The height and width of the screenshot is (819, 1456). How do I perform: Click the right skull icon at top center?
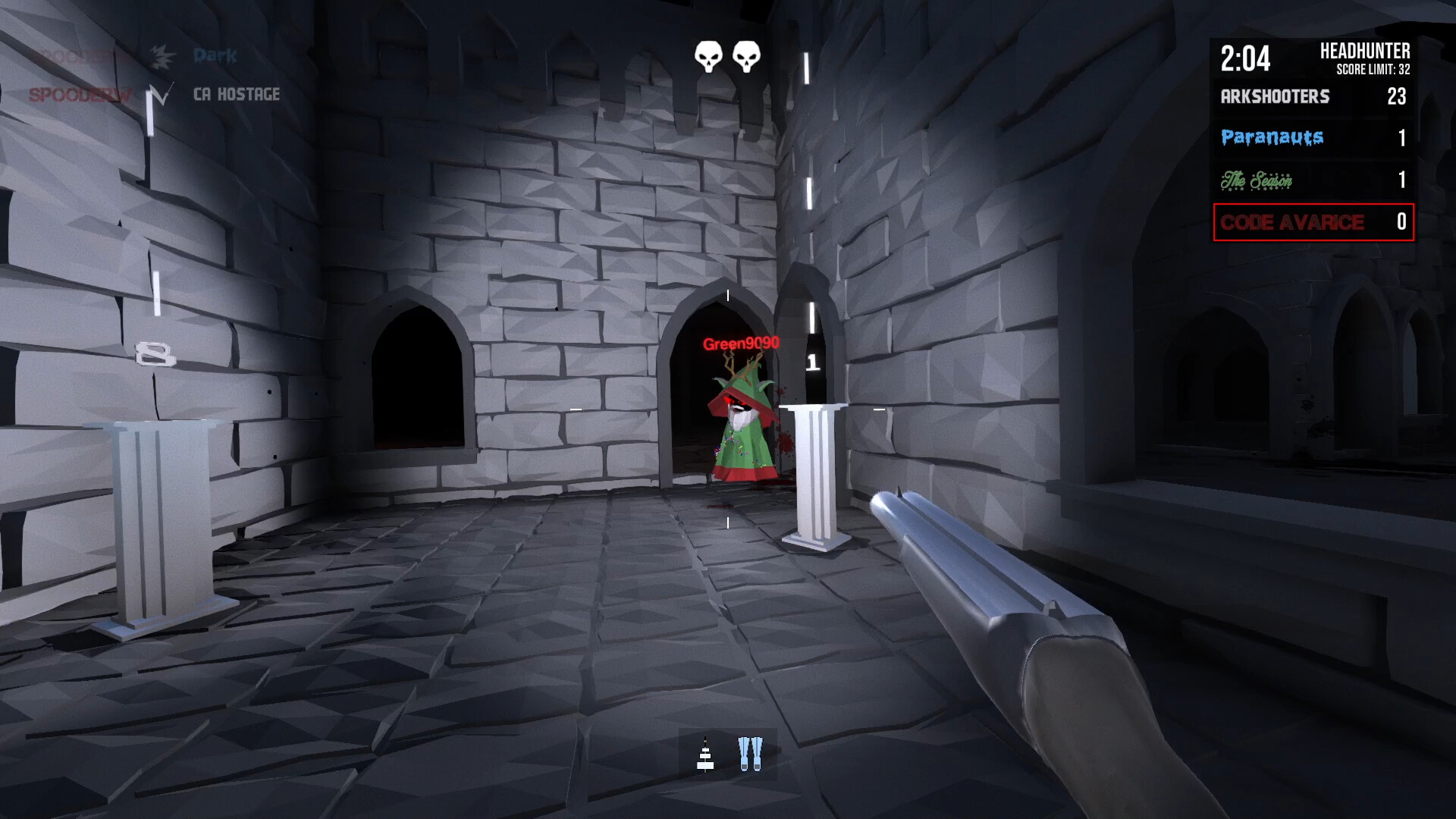point(748,55)
